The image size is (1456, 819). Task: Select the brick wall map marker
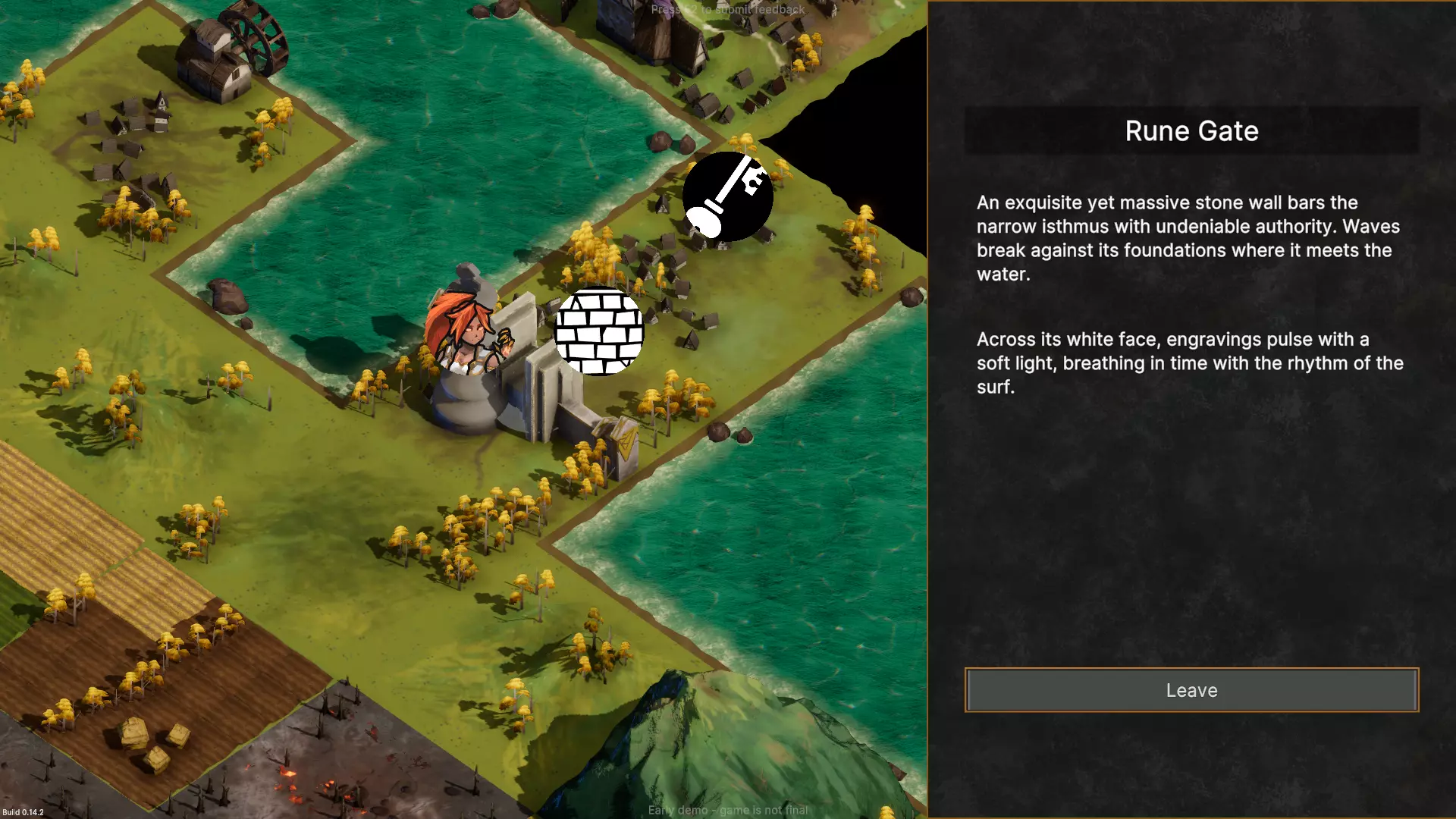pyautogui.click(x=599, y=331)
